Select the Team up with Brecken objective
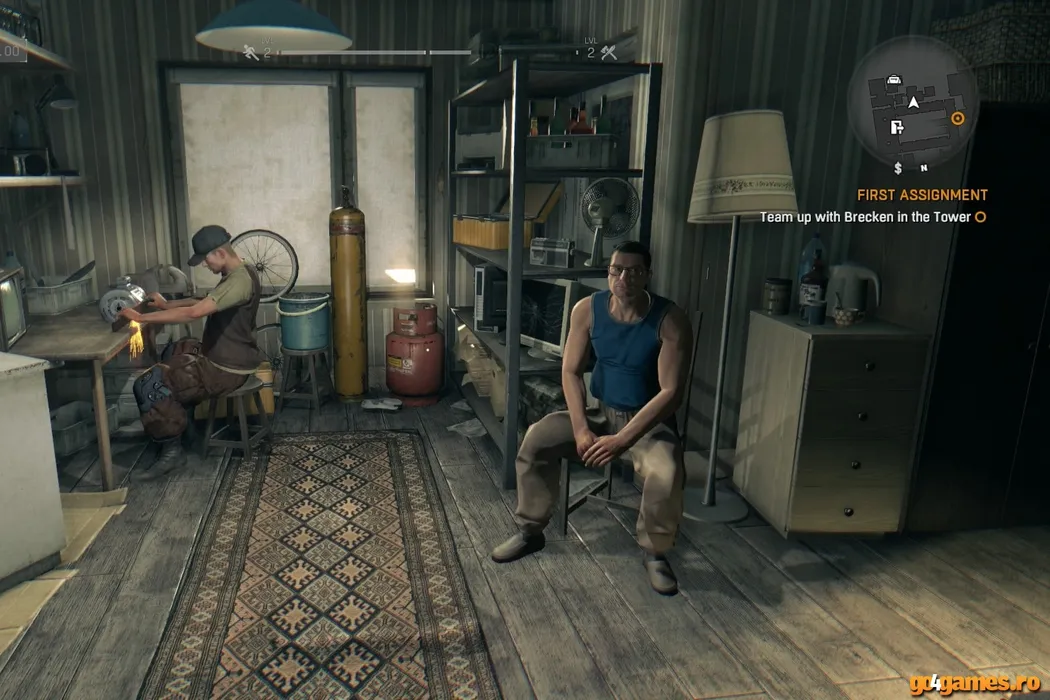Screen dimensions: 1050x700 point(865,216)
